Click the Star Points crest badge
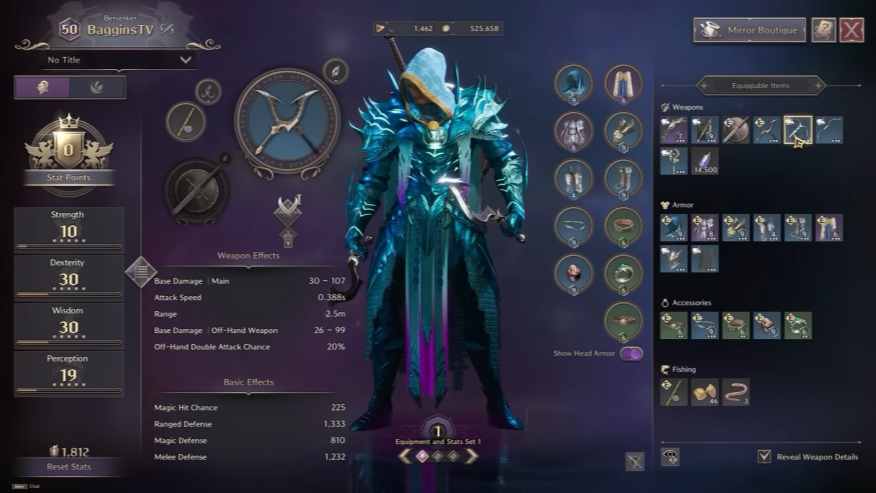 coord(68,150)
